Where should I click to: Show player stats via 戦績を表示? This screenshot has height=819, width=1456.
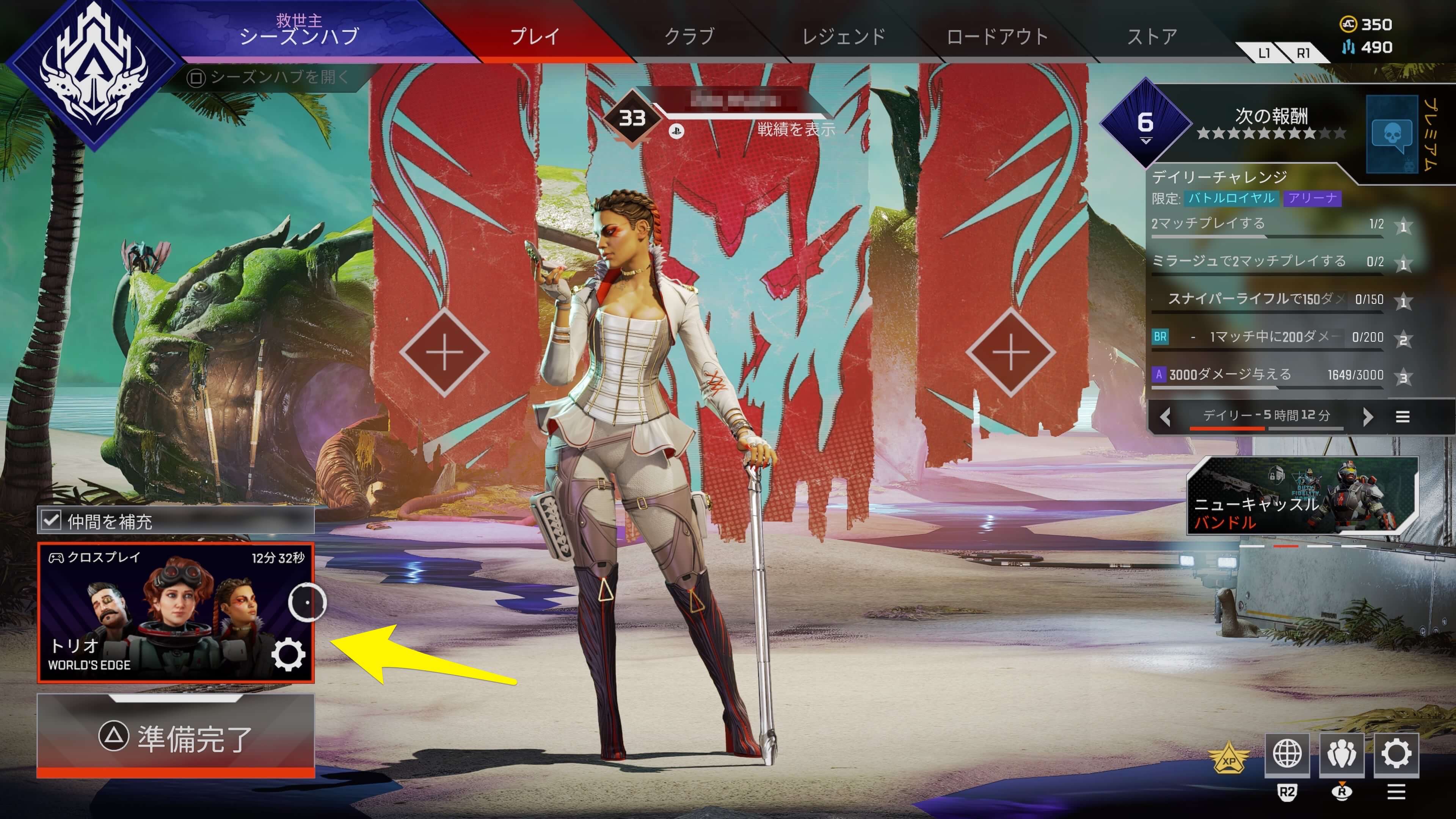(796, 129)
